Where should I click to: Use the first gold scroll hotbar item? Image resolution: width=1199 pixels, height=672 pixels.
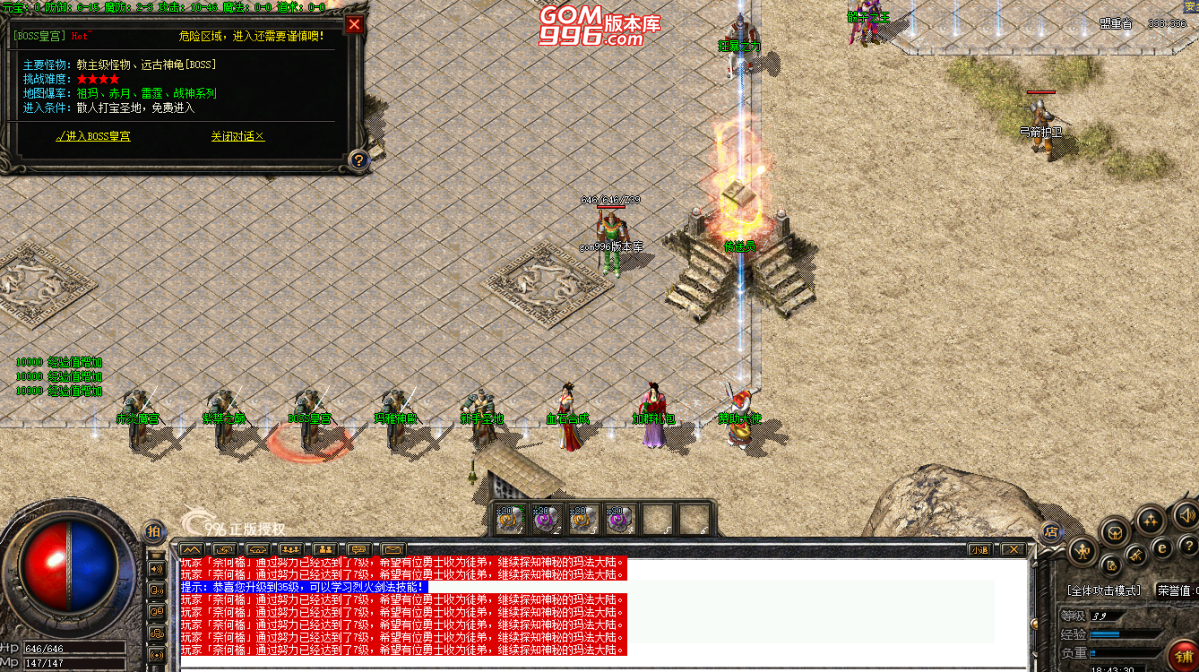pyautogui.click(x=510, y=519)
